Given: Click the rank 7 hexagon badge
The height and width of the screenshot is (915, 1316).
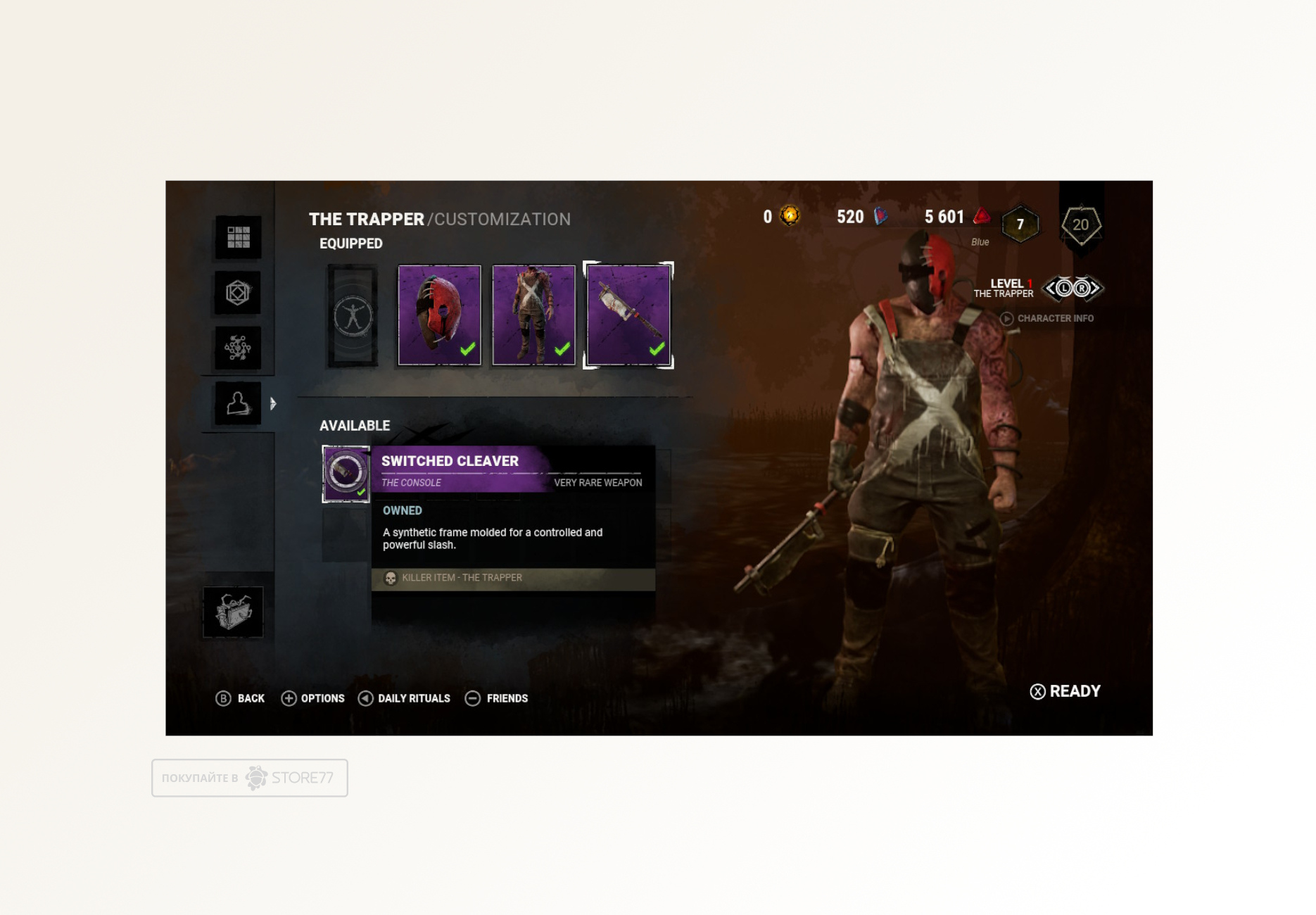Looking at the screenshot, I should click(x=1019, y=224).
